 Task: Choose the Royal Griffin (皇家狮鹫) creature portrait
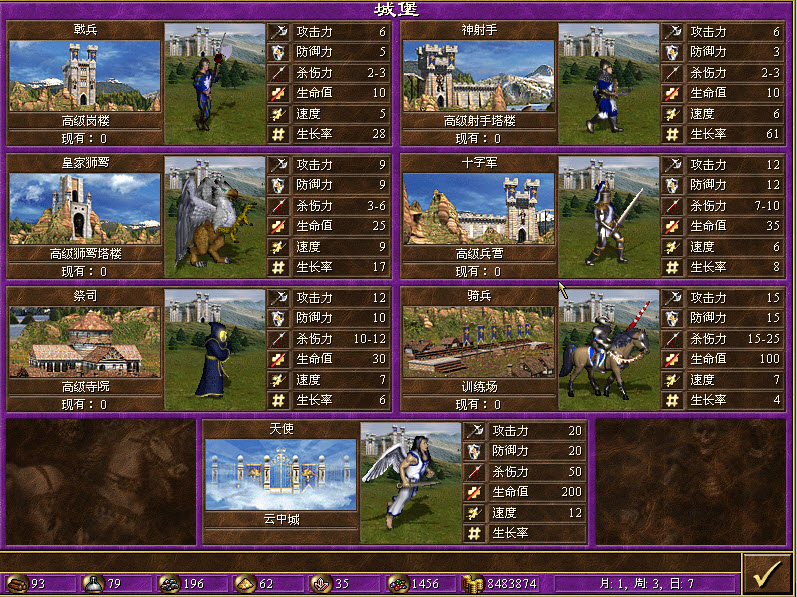213,215
